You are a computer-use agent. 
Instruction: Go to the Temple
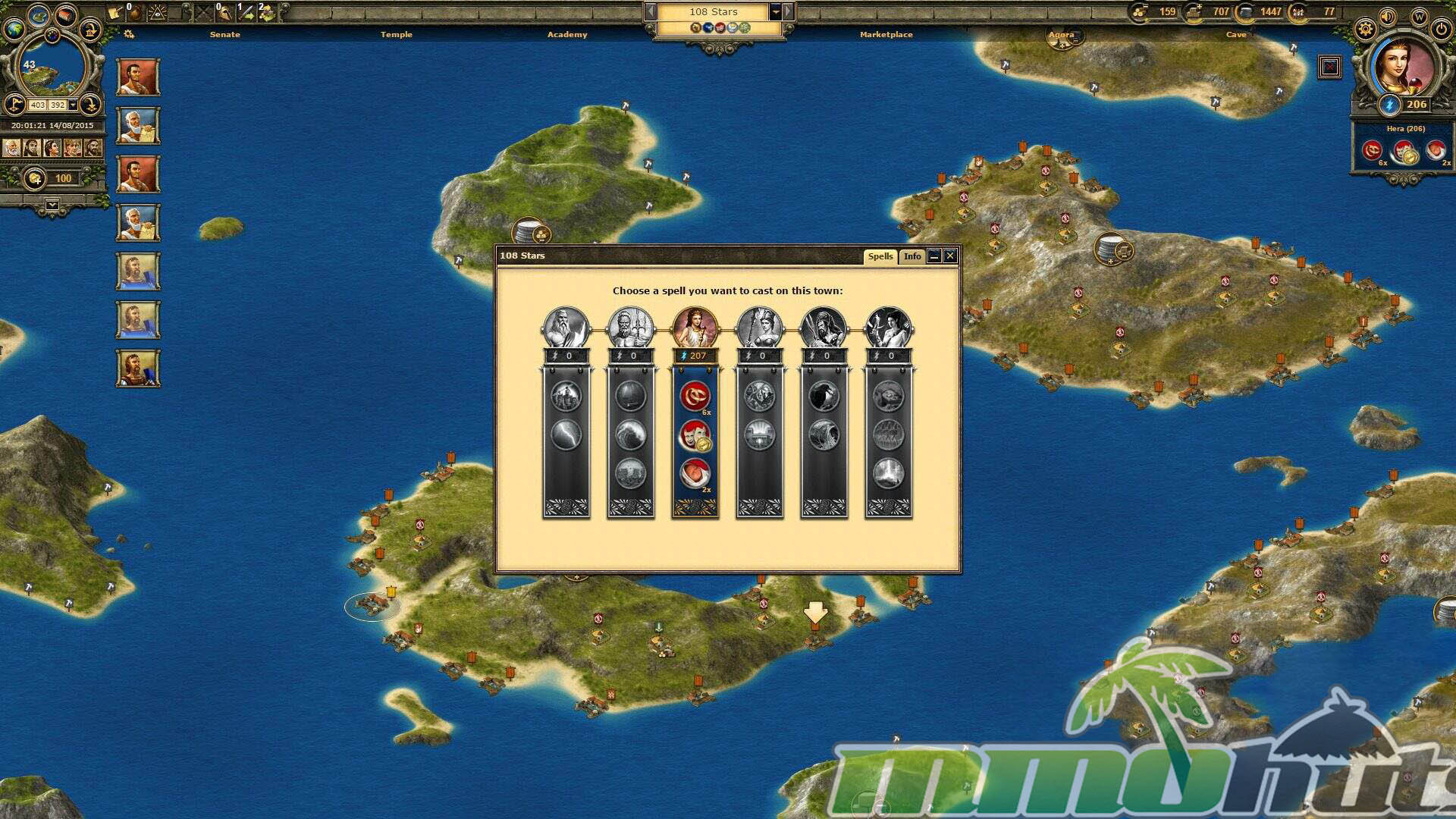(397, 35)
